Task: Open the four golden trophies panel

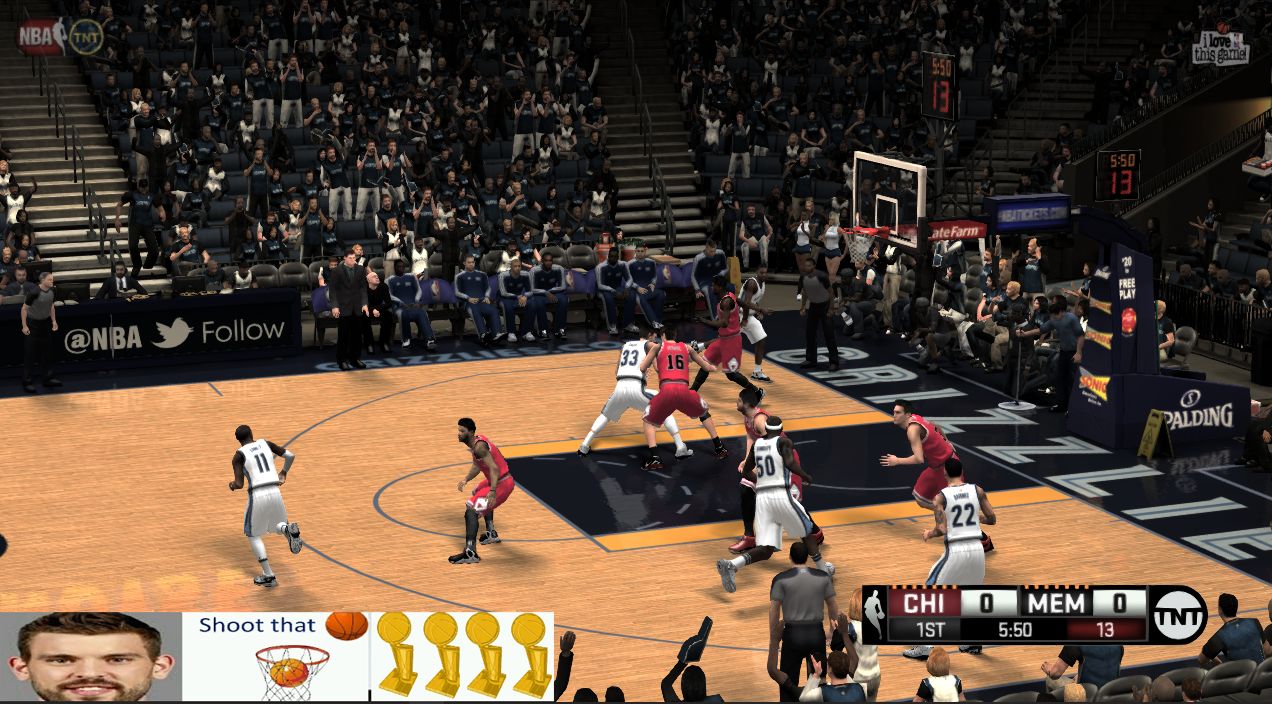Action: (x=462, y=656)
